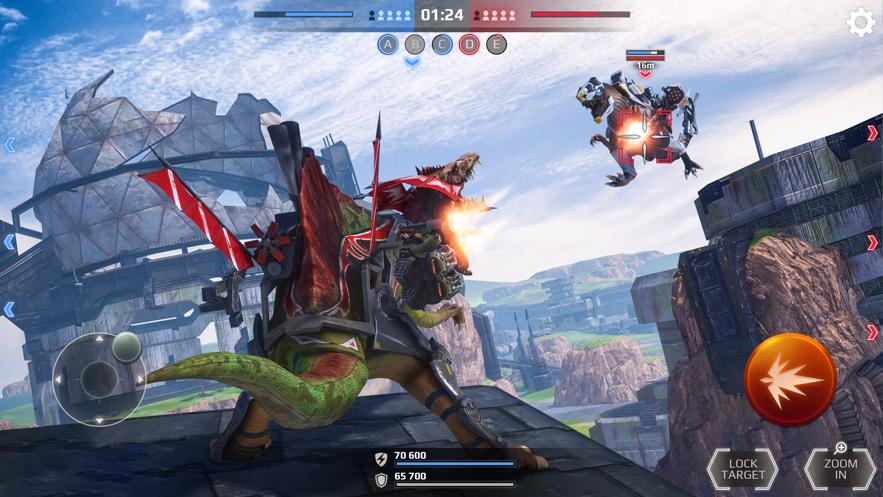The image size is (883, 497).
Task: Select capture point C indicator
Action: pyautogui.click(x=442, y=44)
